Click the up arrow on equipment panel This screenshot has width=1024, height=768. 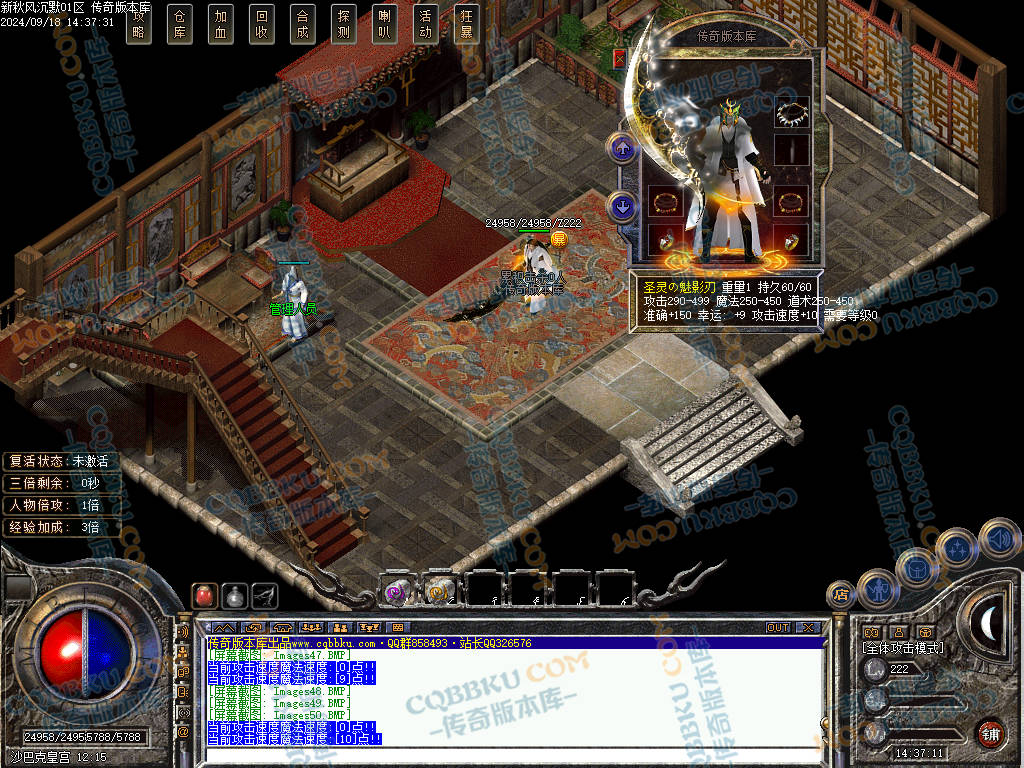point(624,149)
